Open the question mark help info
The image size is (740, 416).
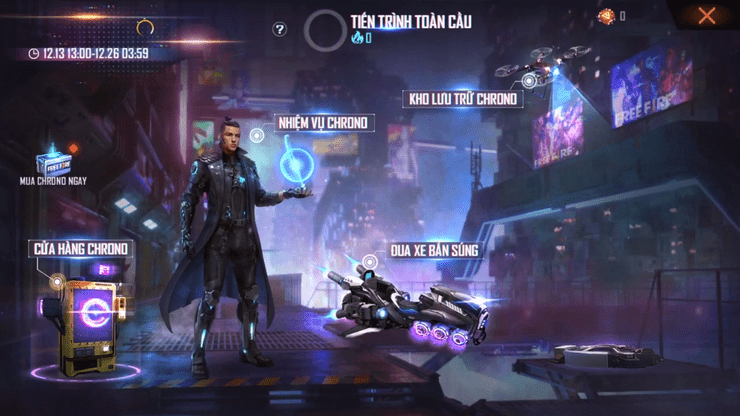click(x=280, y=29)
